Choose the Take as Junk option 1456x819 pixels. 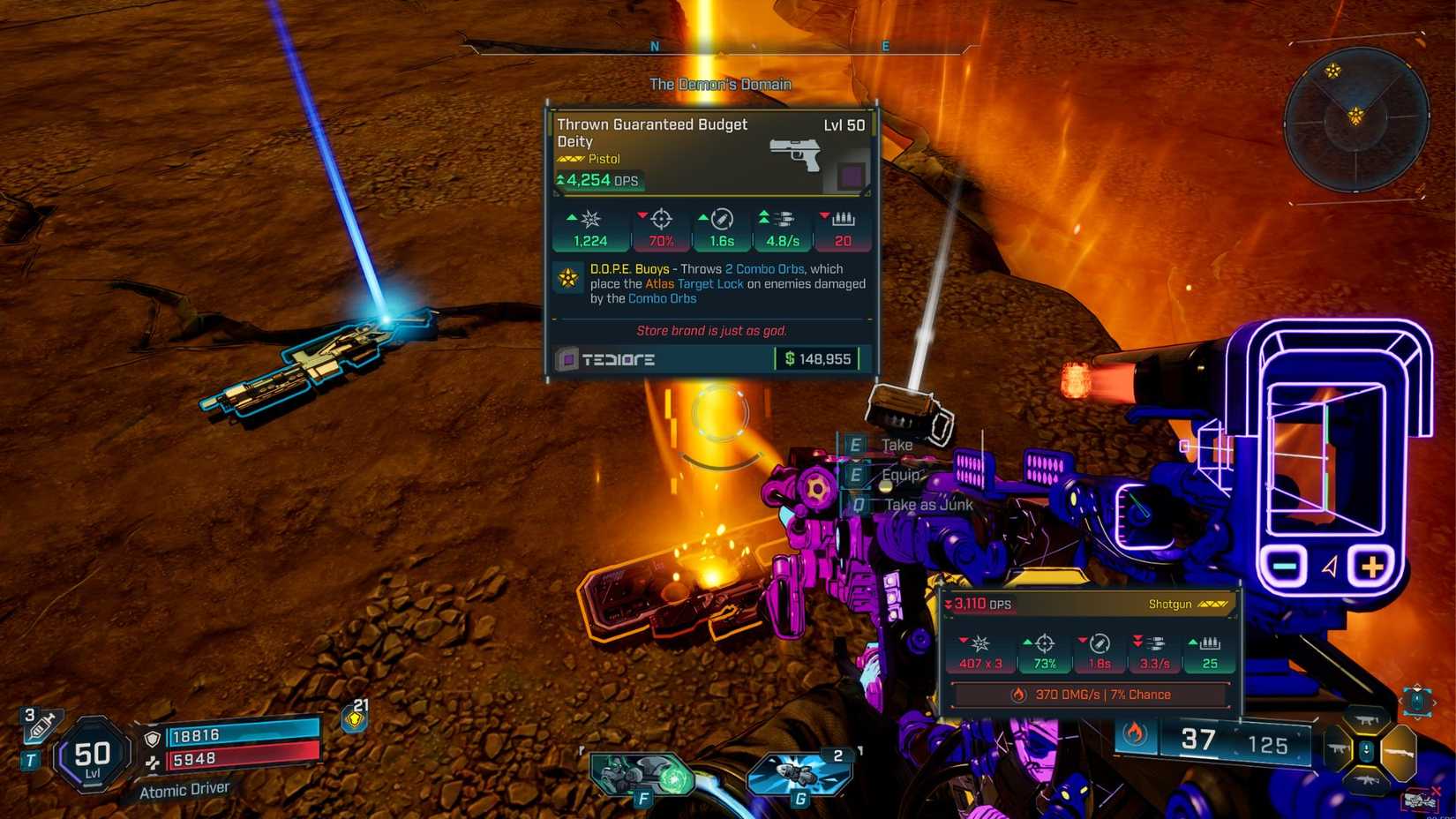pyautogui.click(x=929, y=504)
